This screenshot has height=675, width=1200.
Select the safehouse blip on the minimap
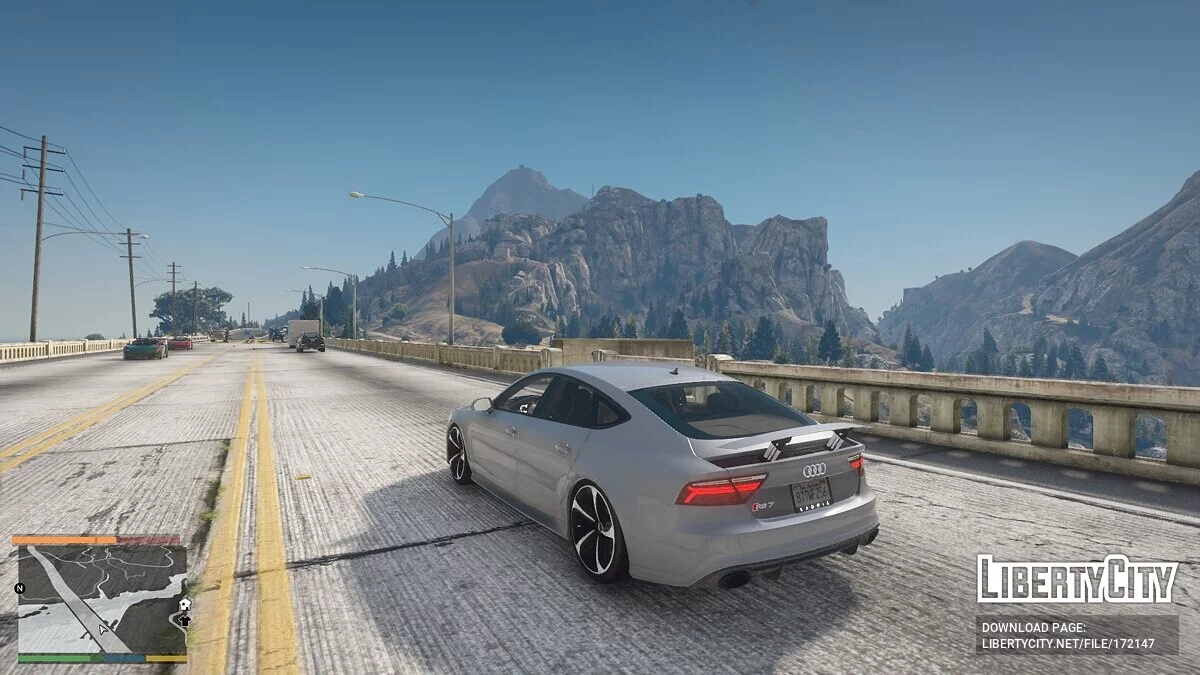coord(184,605)
